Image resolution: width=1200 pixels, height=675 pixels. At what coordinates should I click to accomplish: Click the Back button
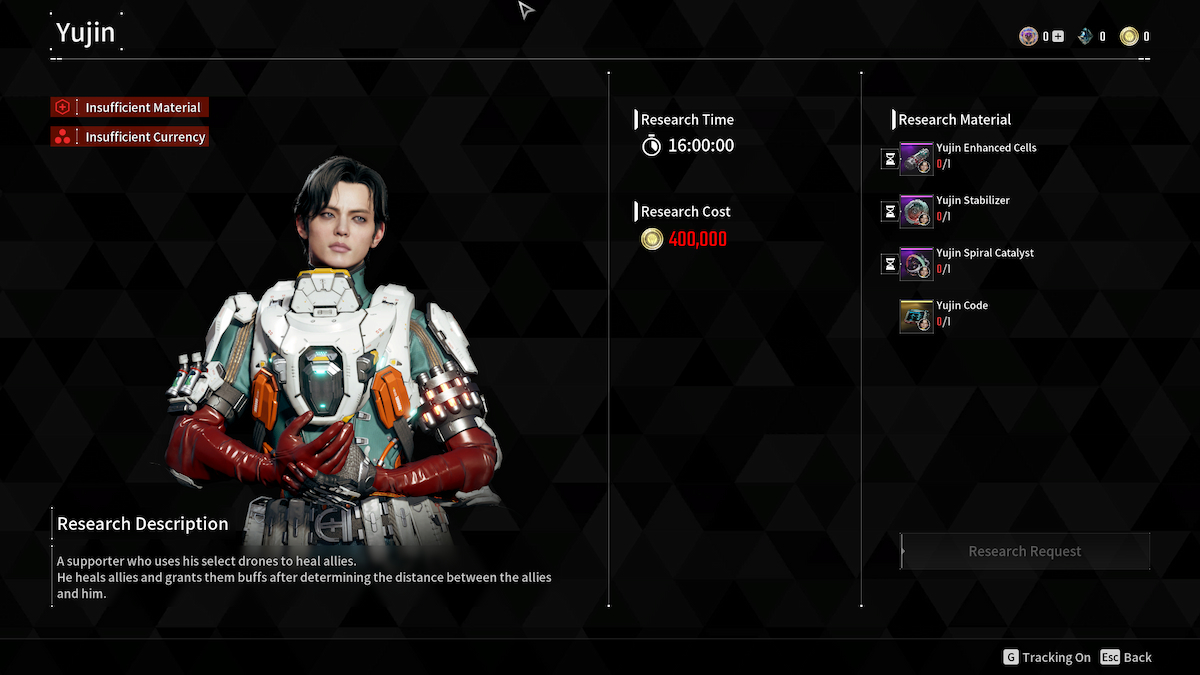[x=1126, y=657]
